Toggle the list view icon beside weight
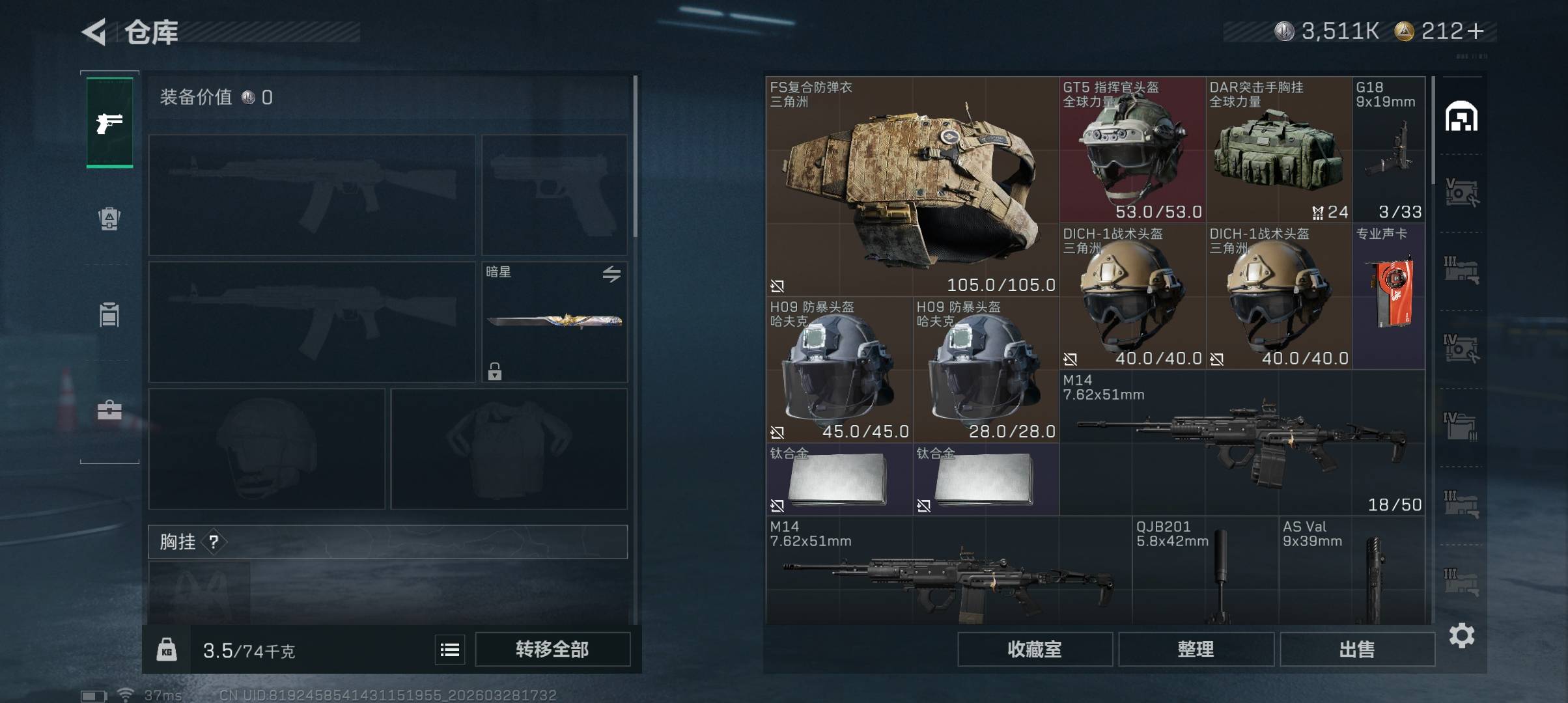 click(450, 650)
